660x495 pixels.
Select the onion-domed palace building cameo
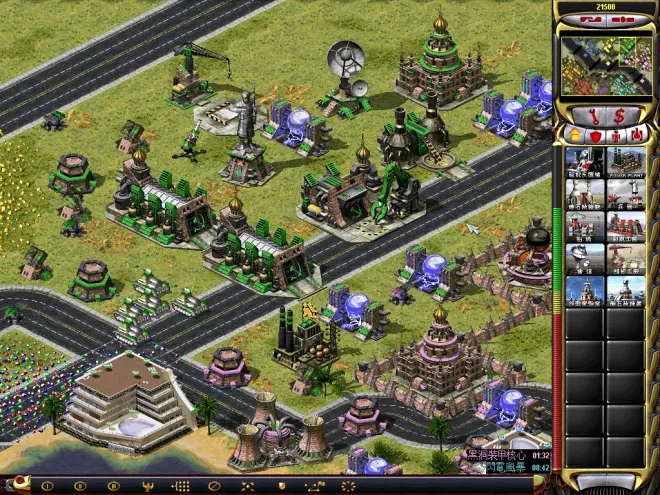[586, 291]
